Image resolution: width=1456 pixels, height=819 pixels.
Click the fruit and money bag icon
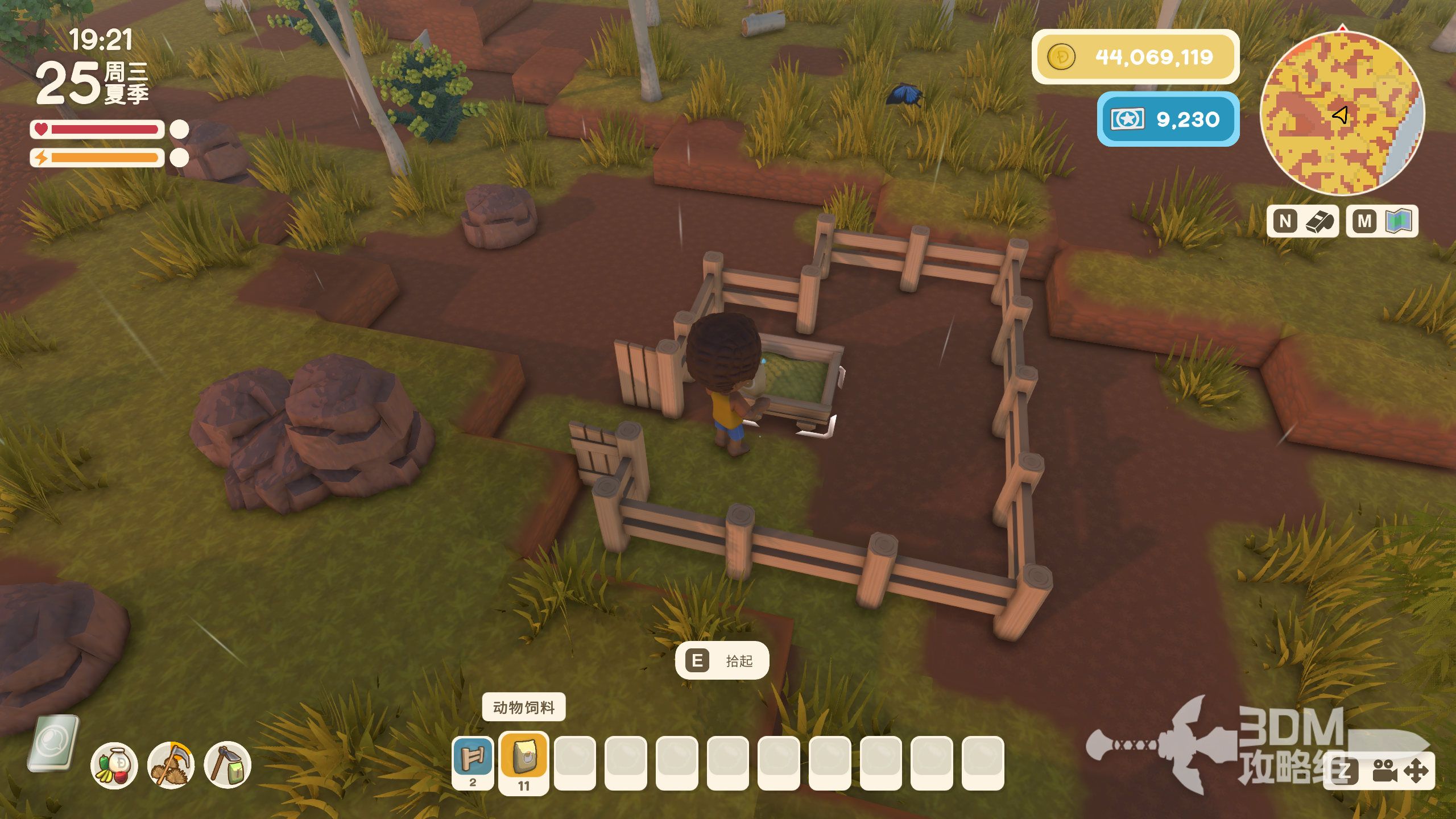[x=114, y=765]
